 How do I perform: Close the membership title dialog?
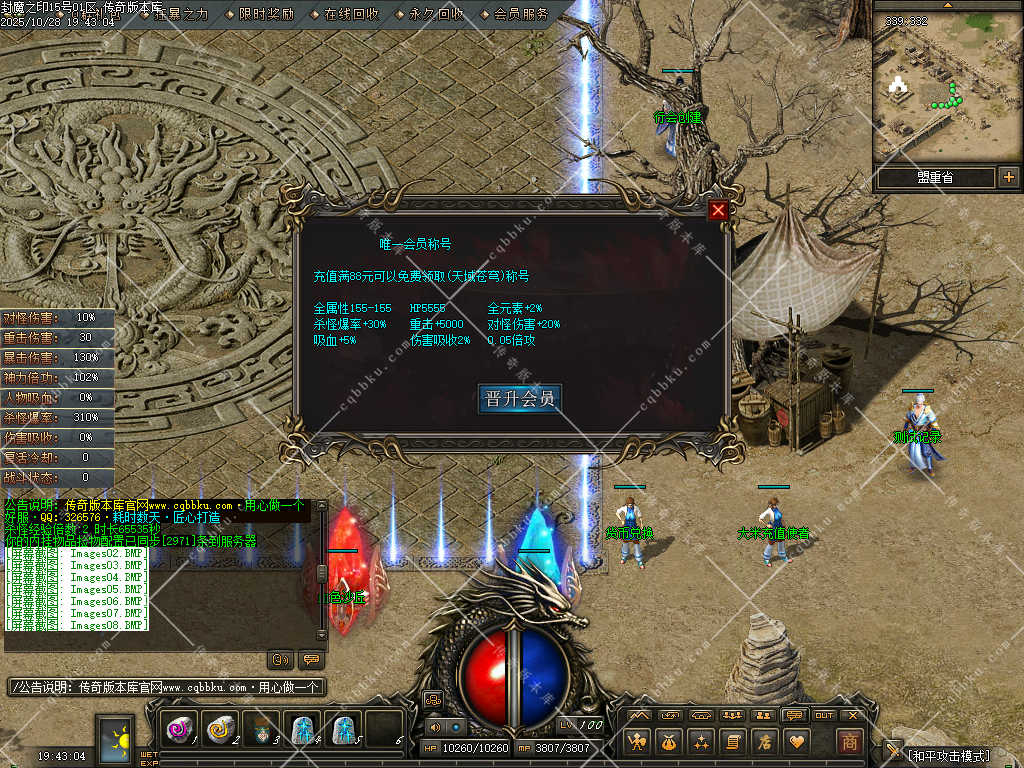(x=717, y=210)
